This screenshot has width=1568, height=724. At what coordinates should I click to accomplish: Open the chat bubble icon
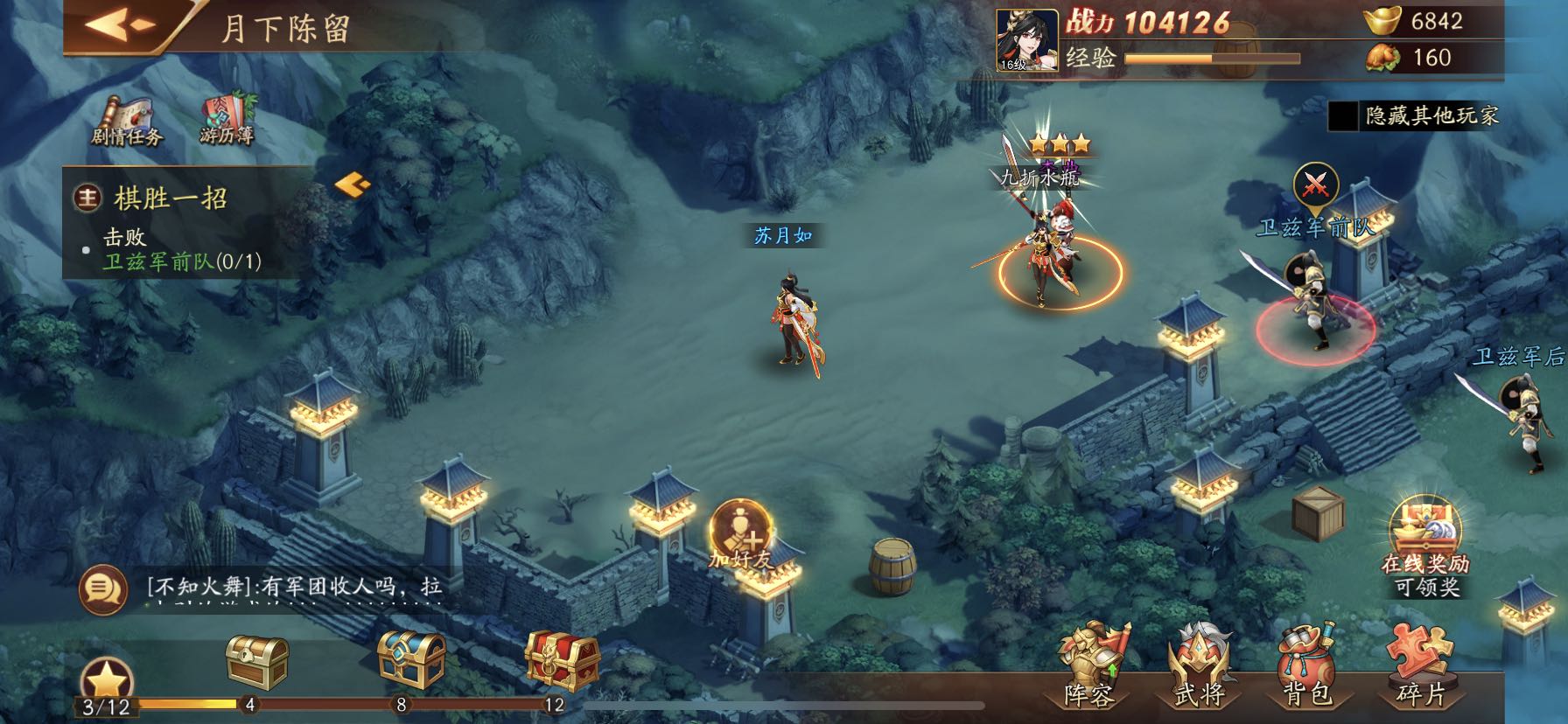click(103, 588)
